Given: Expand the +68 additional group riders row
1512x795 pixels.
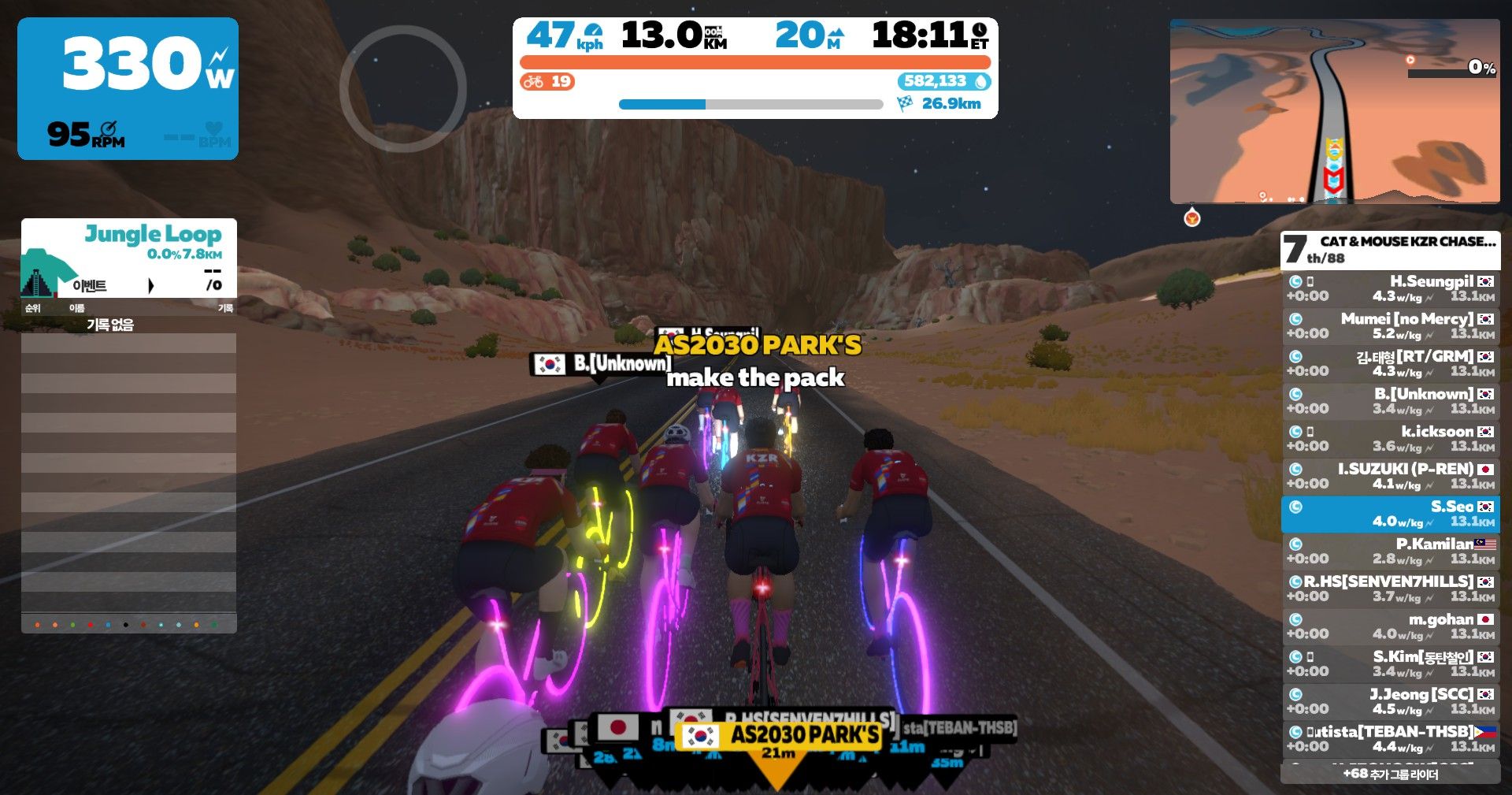Looking at the screenshot, I should click(1390, 774).
